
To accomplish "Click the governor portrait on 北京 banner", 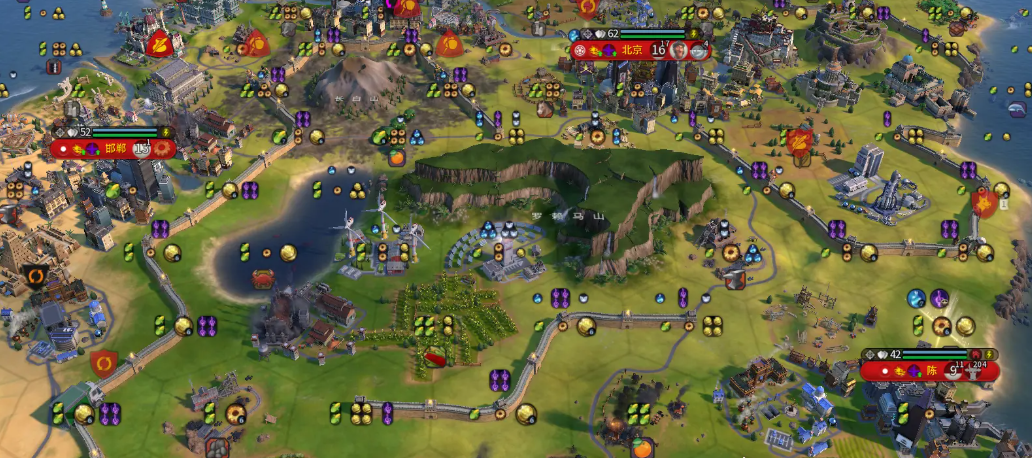I will (x=679, y=50).
